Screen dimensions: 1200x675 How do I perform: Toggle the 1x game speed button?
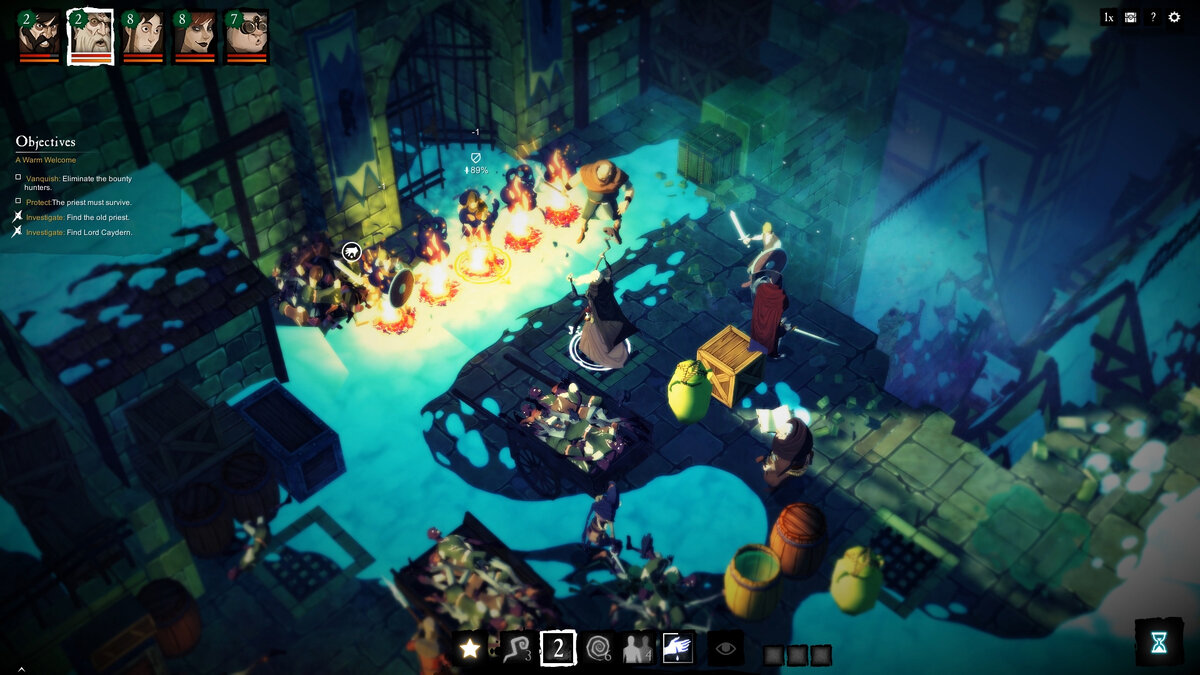coord(1108,17)
